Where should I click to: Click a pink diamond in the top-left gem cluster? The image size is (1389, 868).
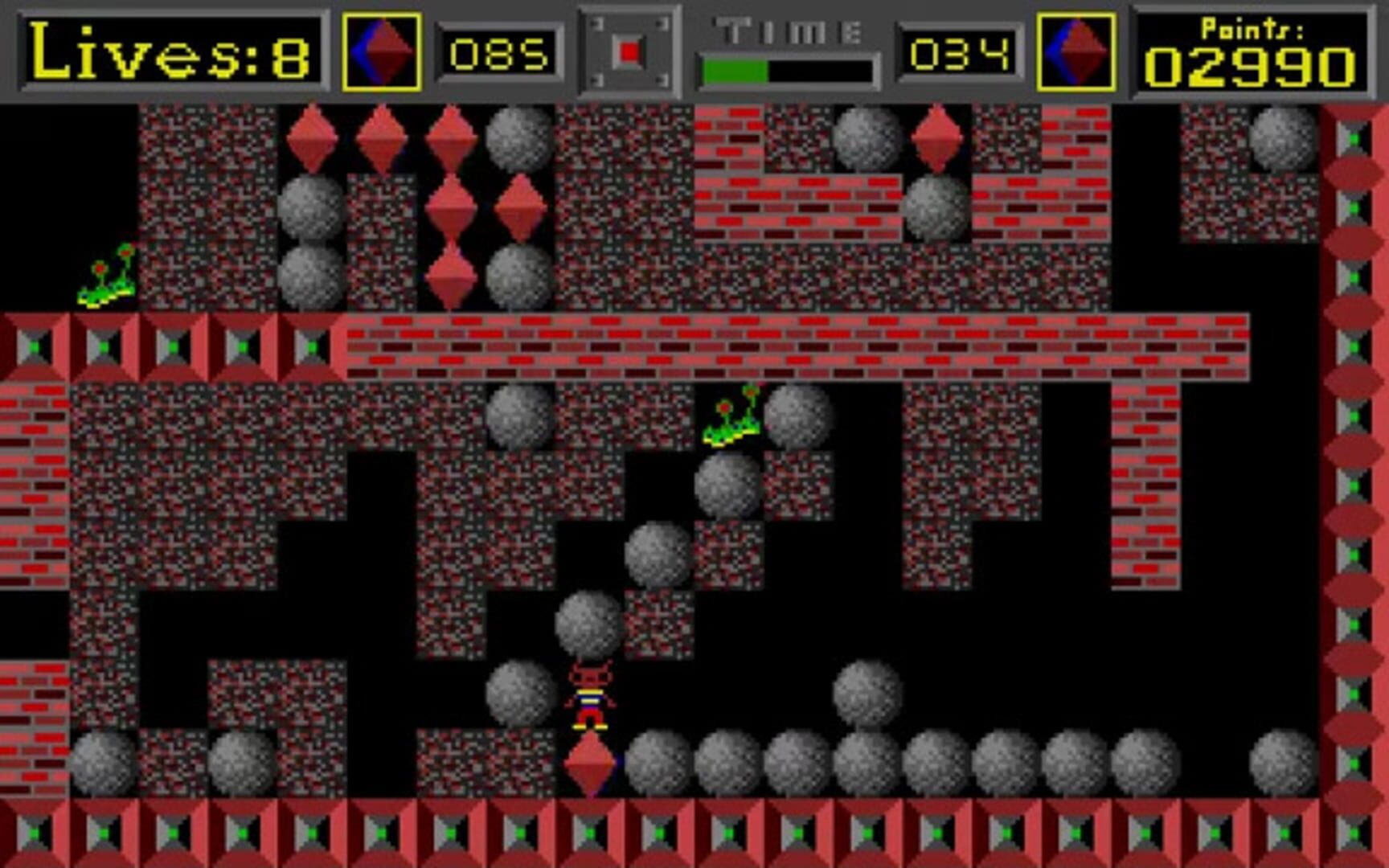pyautogui.click(x=309, y=141)
